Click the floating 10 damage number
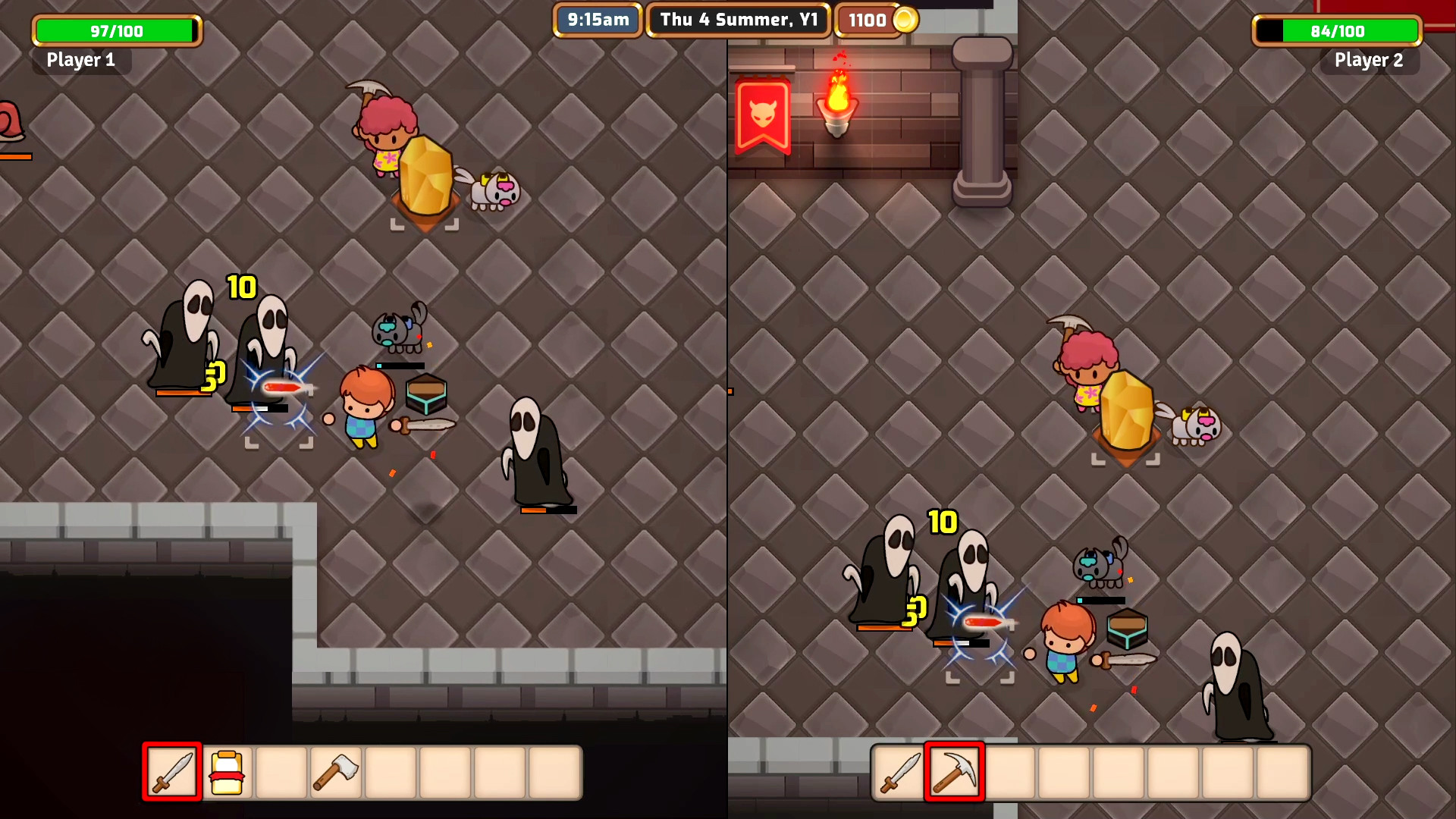Screen dimensions: 1456x819 coord(240,288)
